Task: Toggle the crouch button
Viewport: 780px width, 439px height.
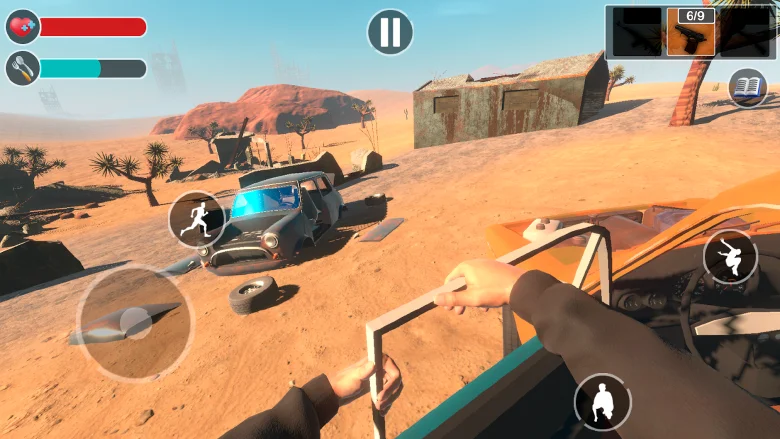Action: [x=602, y=402]
